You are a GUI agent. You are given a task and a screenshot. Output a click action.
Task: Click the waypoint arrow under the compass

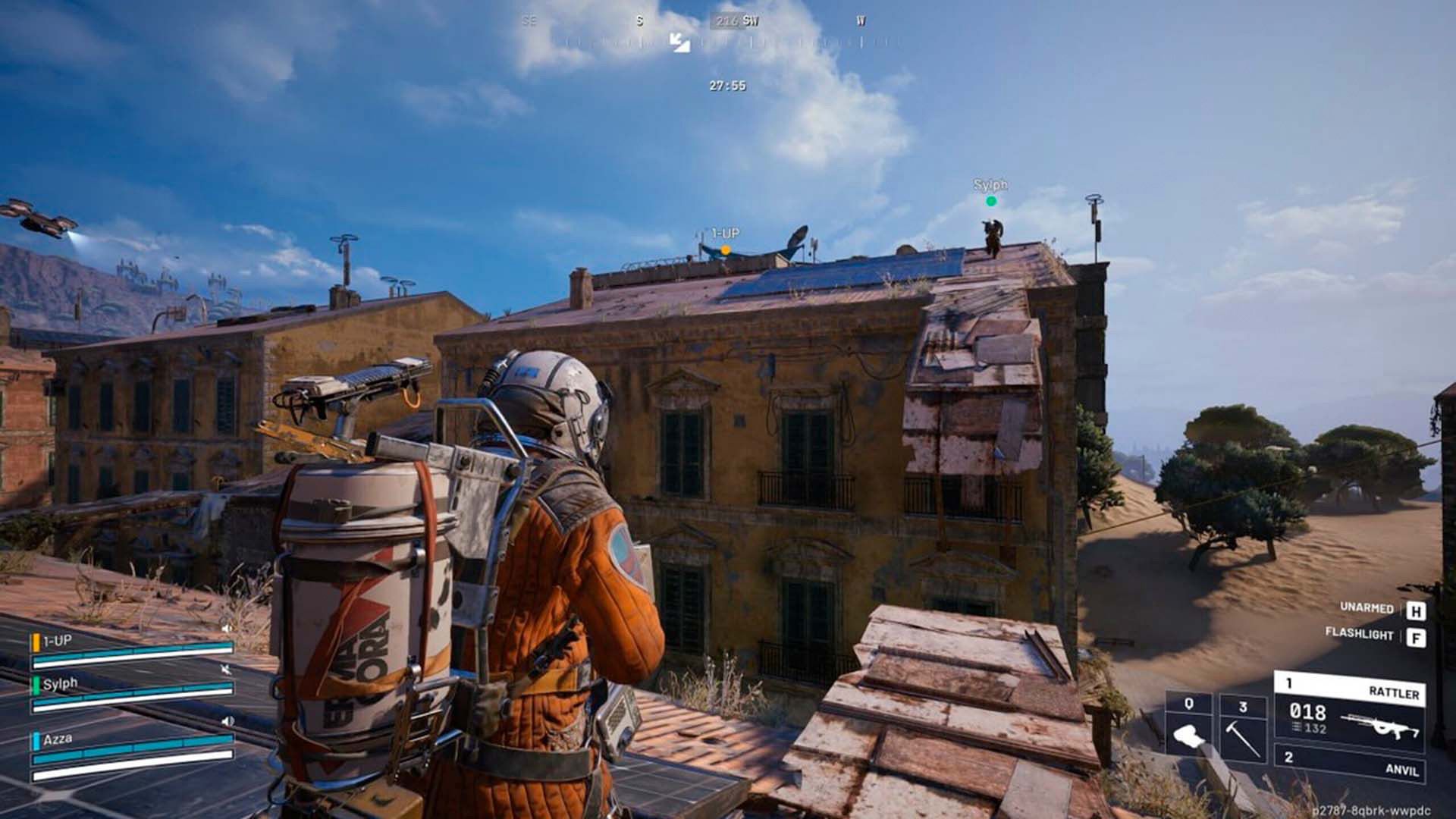pos(679,44)
